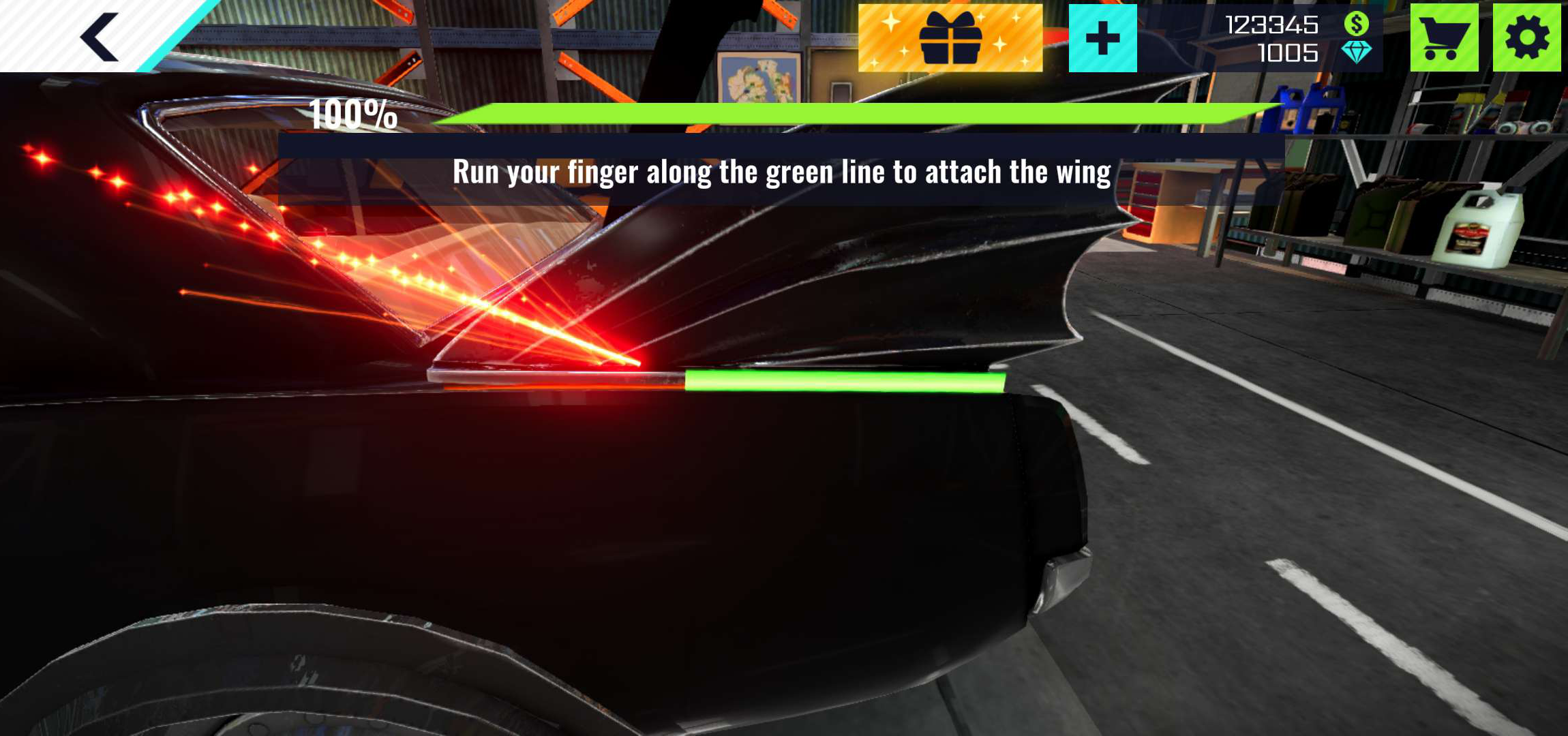This screenshot has width=1568, height=736.
Task: Go back using the arrow button
Action: pos(100,37)
